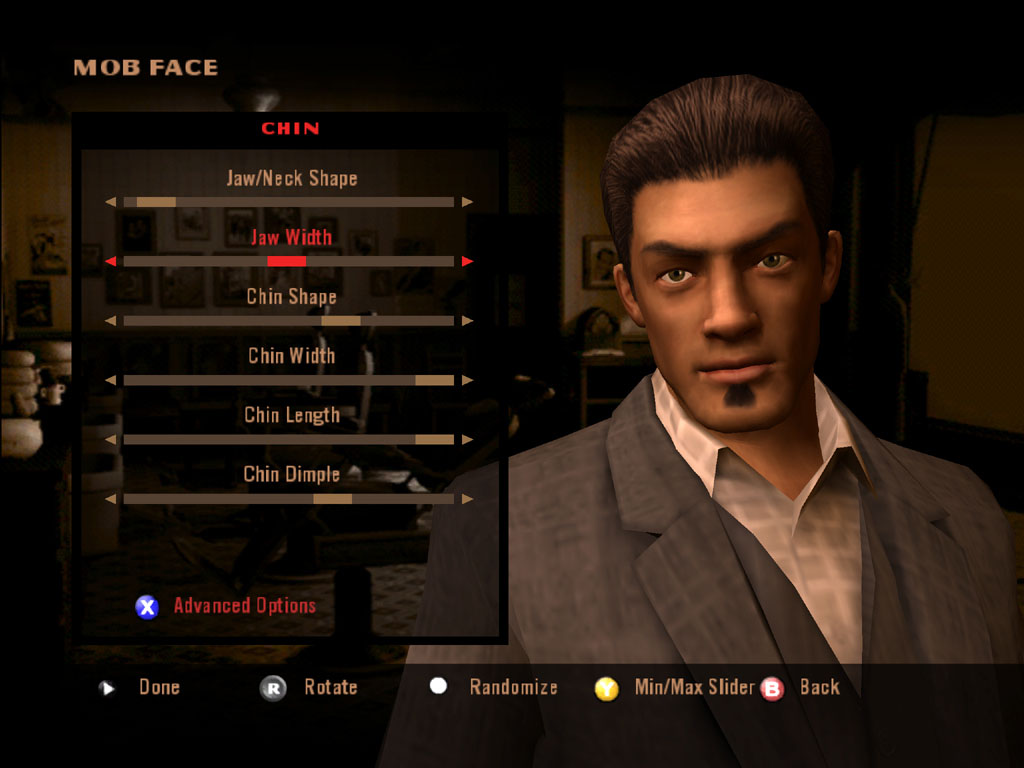Adjust the Chin Shape slider
The width and height of the screenshot is (1024, 768).
tap(289, 321)
